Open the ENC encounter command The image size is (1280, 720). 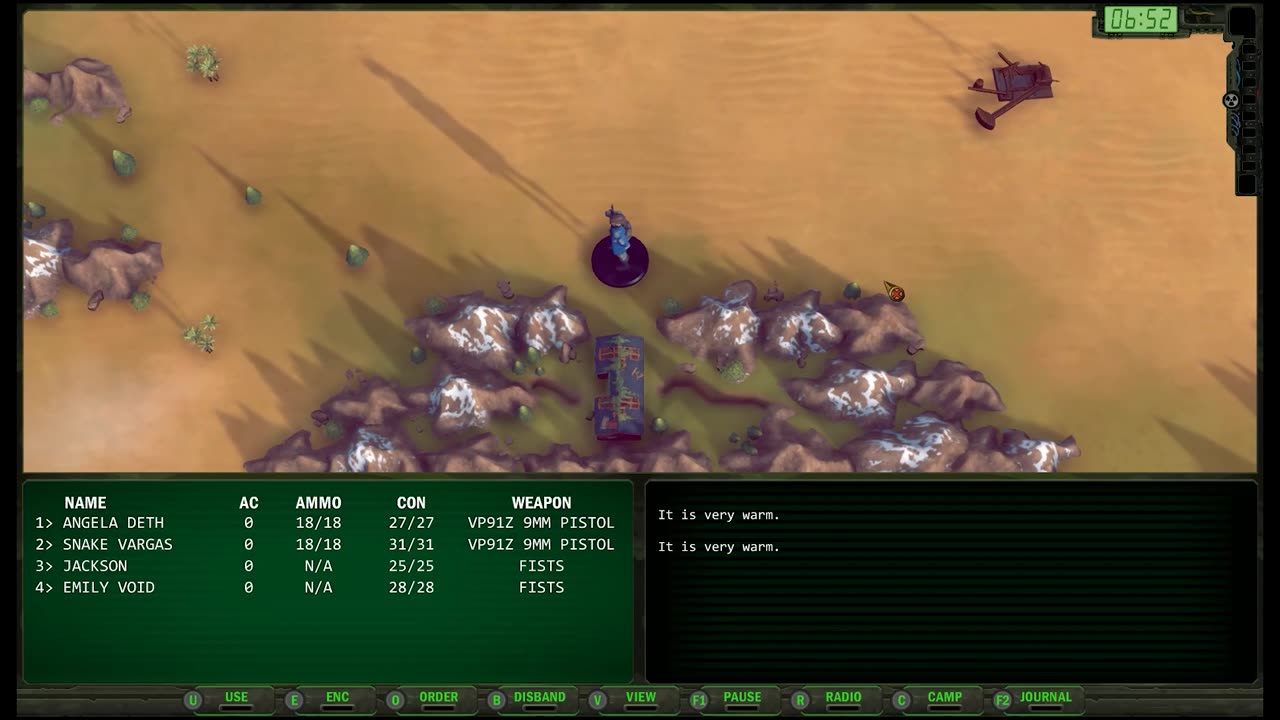[x=337, y=698]
